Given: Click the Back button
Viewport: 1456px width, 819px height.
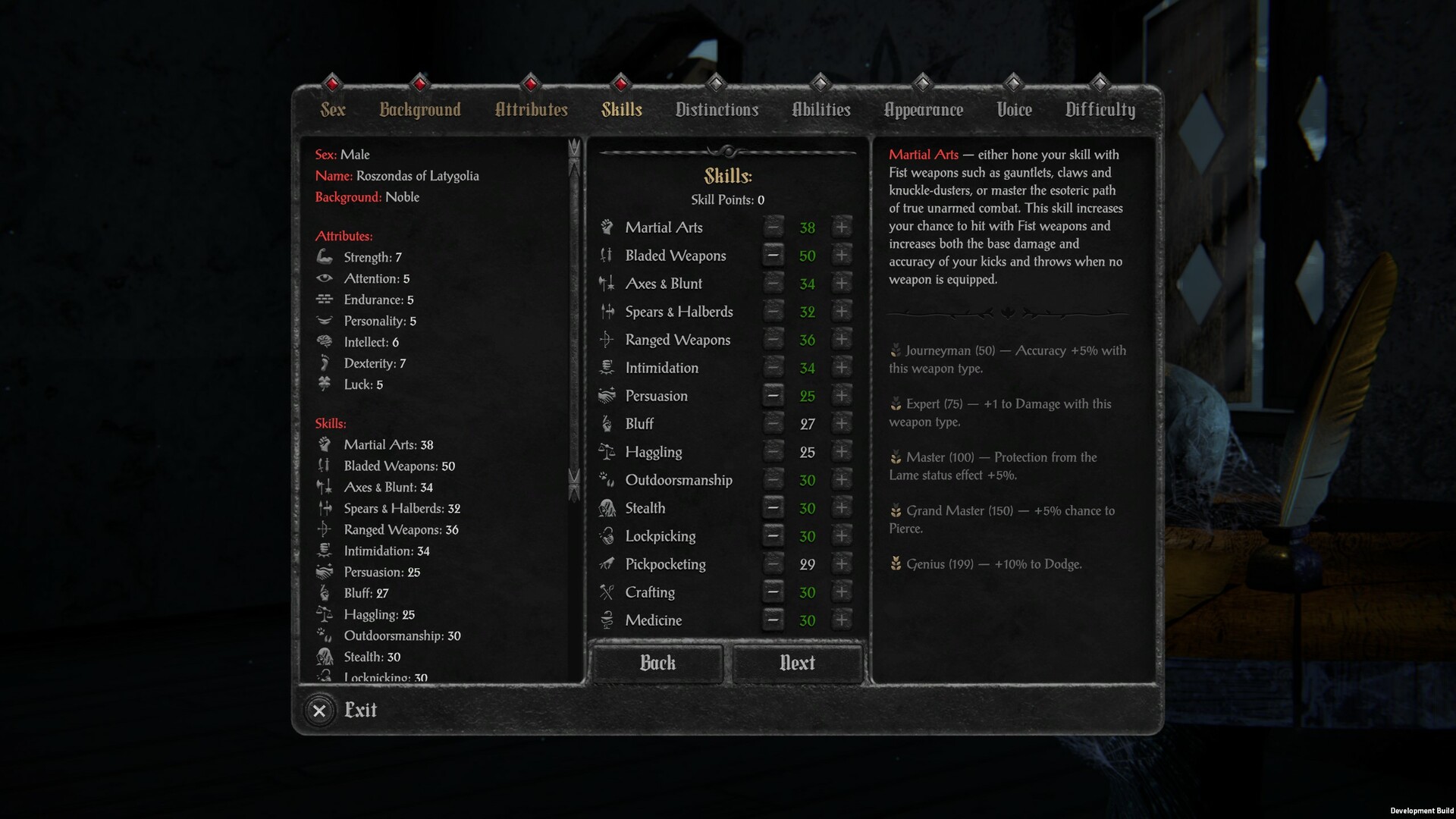Looking at the screenshot, I should [657, 663].
